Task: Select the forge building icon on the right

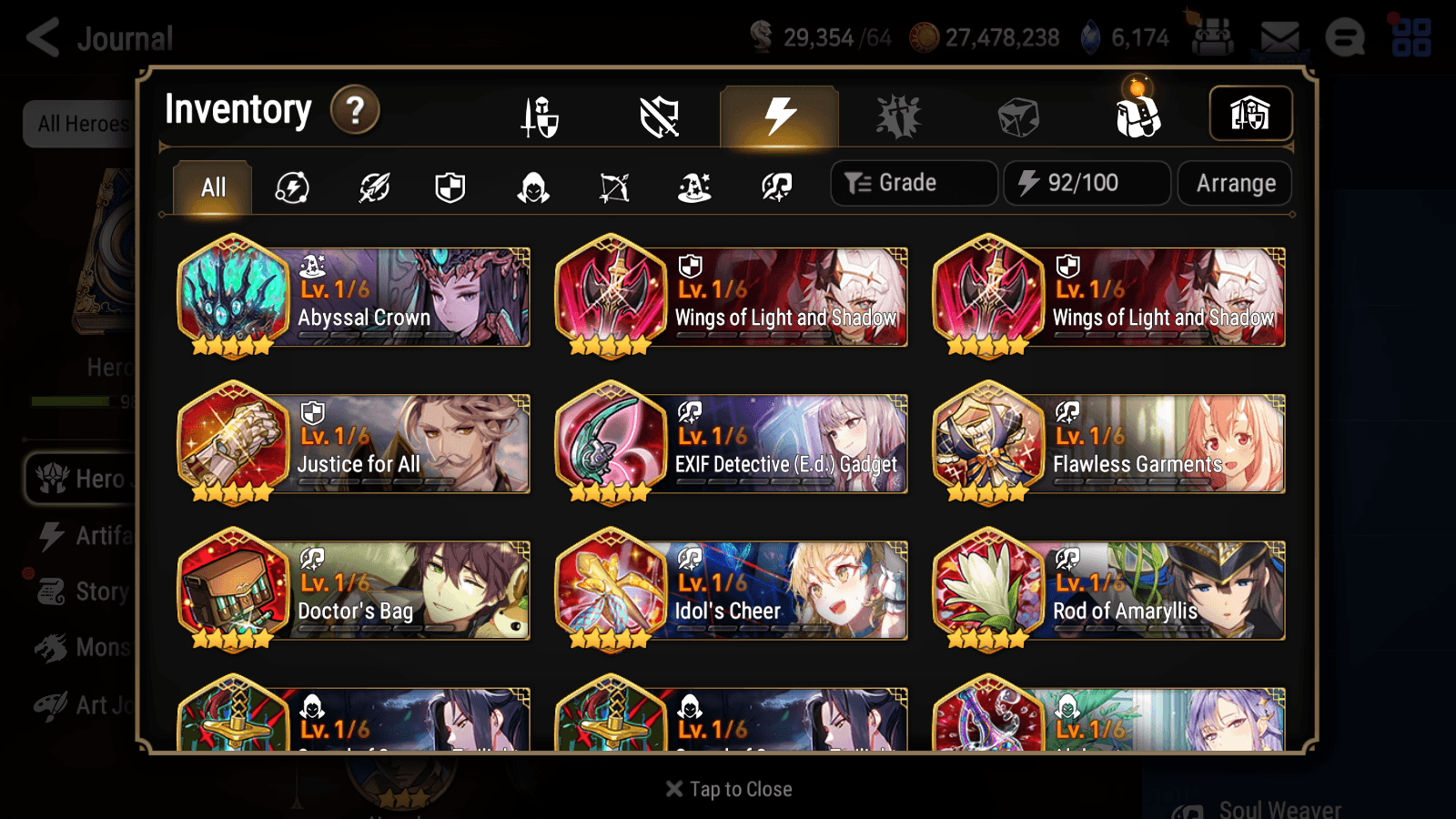Action: [1250, 113]
